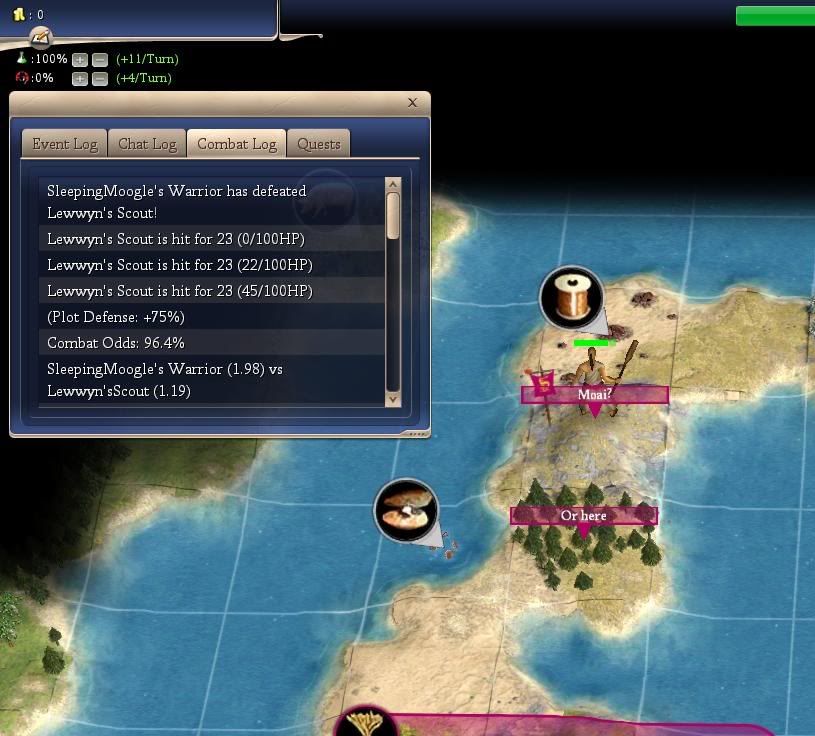Open the Chat Log tab
The image size is (815, 736).
coord(147,144)
